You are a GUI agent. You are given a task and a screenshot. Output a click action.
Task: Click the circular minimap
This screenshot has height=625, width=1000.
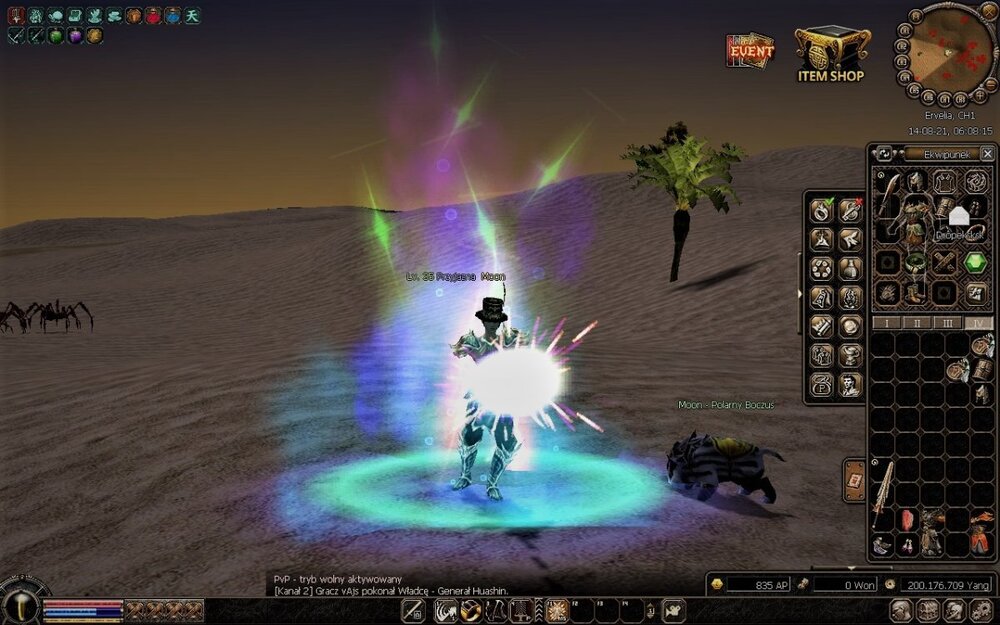947,50
